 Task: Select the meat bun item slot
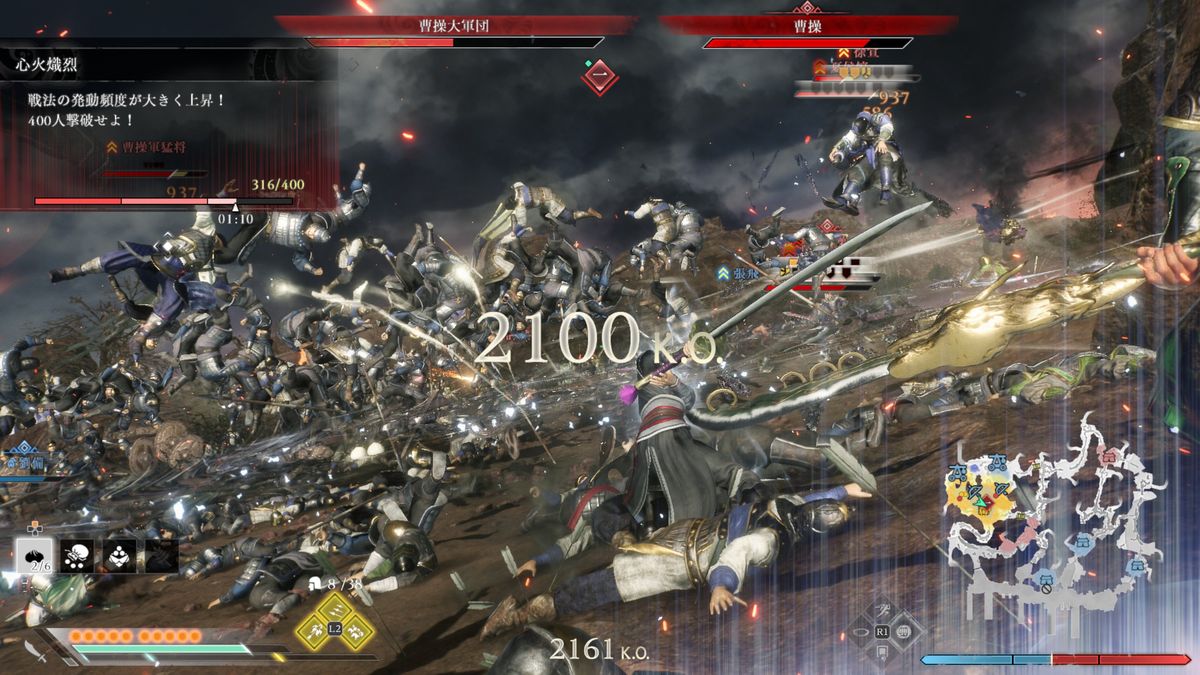36,556
